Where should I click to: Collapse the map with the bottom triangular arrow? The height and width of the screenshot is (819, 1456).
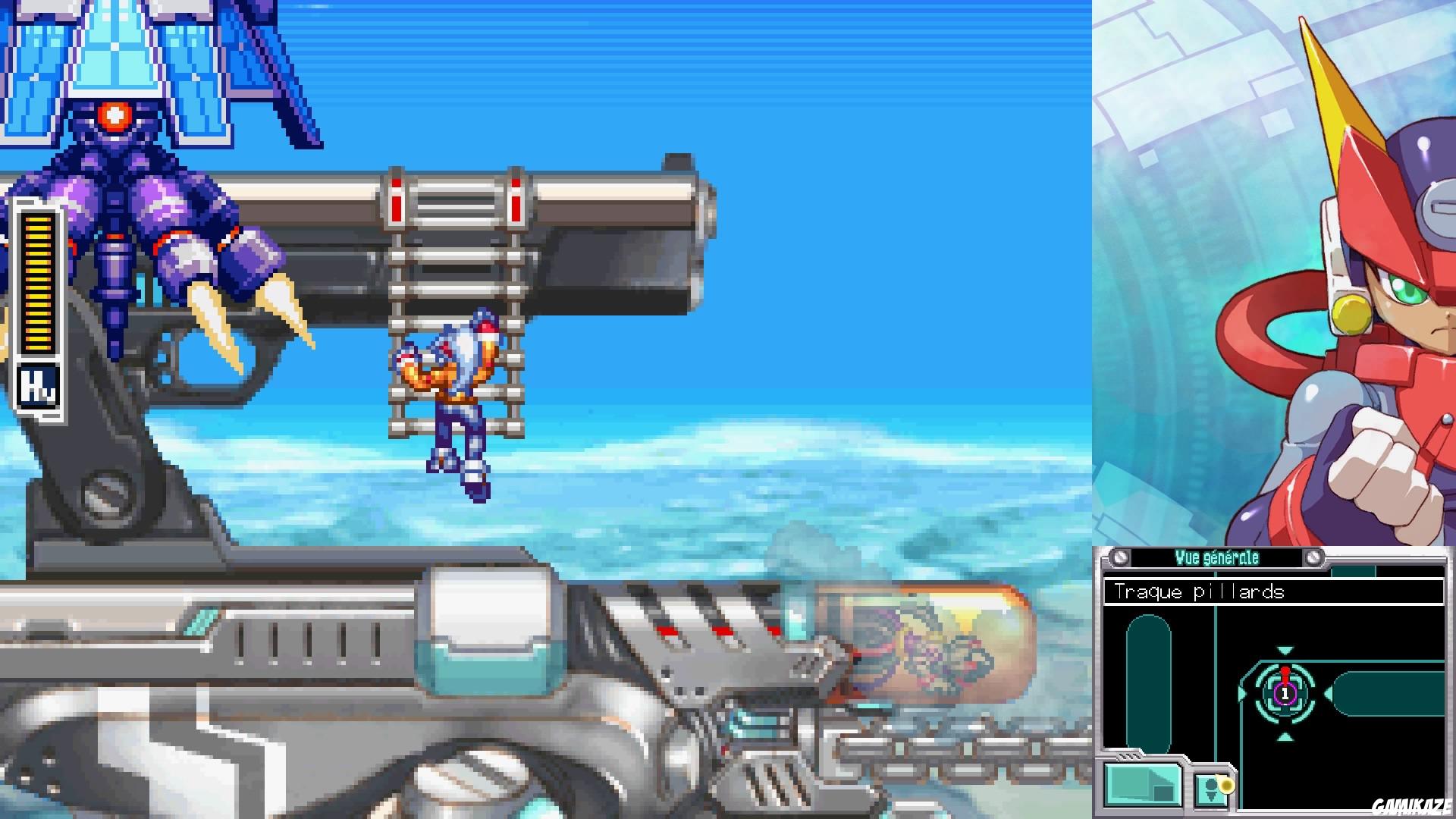1283,736
